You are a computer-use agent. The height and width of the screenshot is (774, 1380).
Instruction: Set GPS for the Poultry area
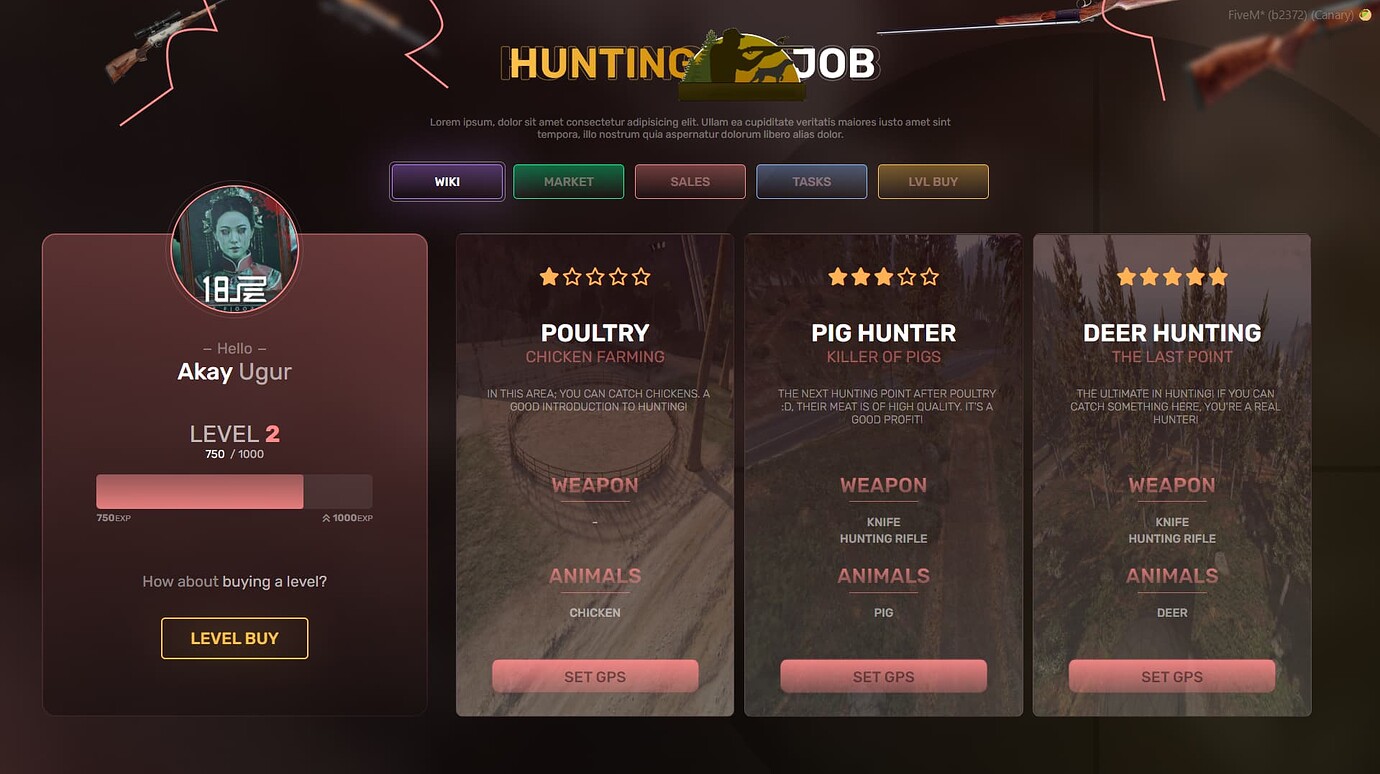(x=595, y=676)
